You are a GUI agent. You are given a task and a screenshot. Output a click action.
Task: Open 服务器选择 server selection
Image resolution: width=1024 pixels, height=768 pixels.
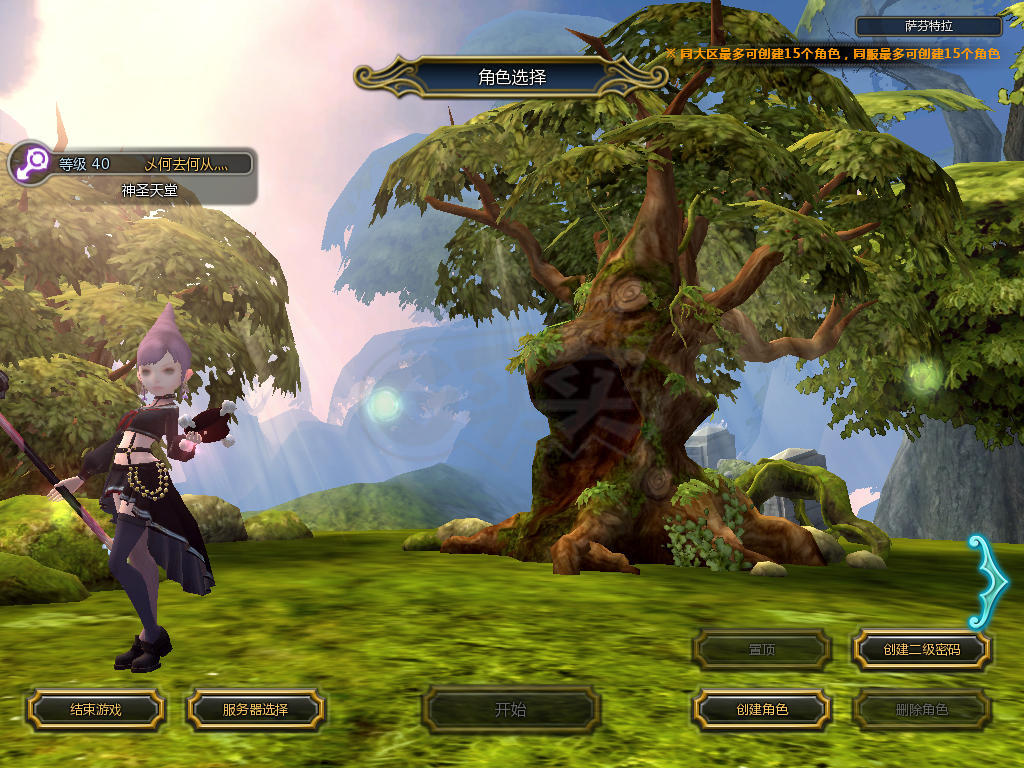coord(255,710)
